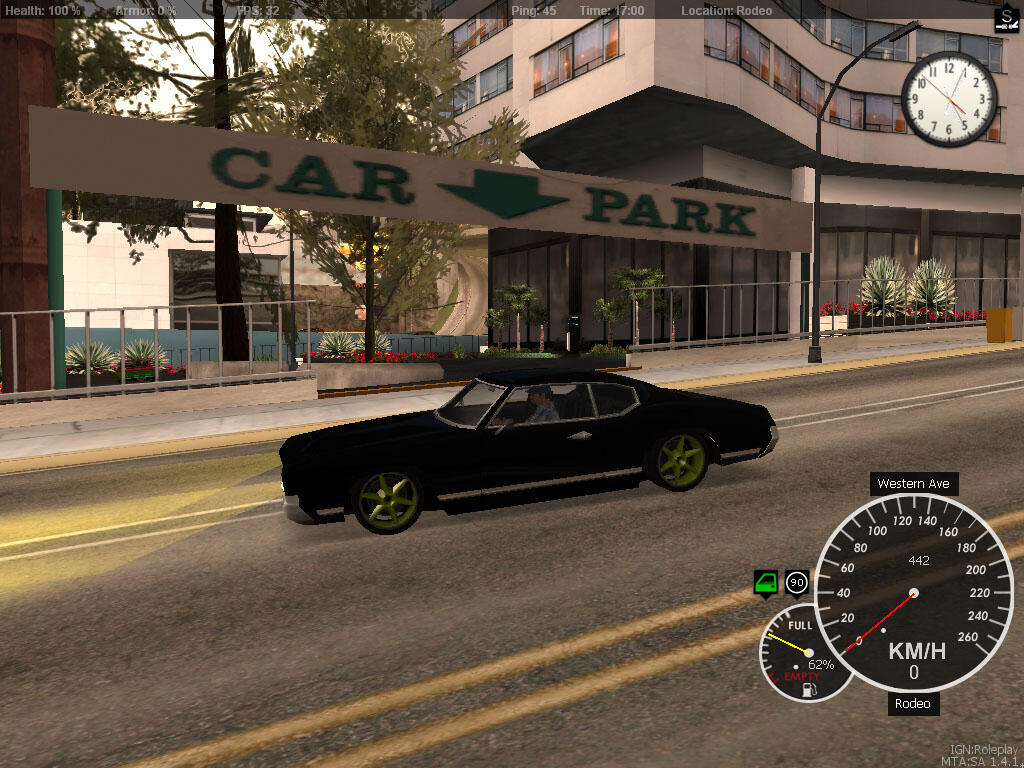Toggle the 90 speed limiter icon
Image resolution: width=1024 pixels, height=768 pixels.
click(x=797, y=582)
